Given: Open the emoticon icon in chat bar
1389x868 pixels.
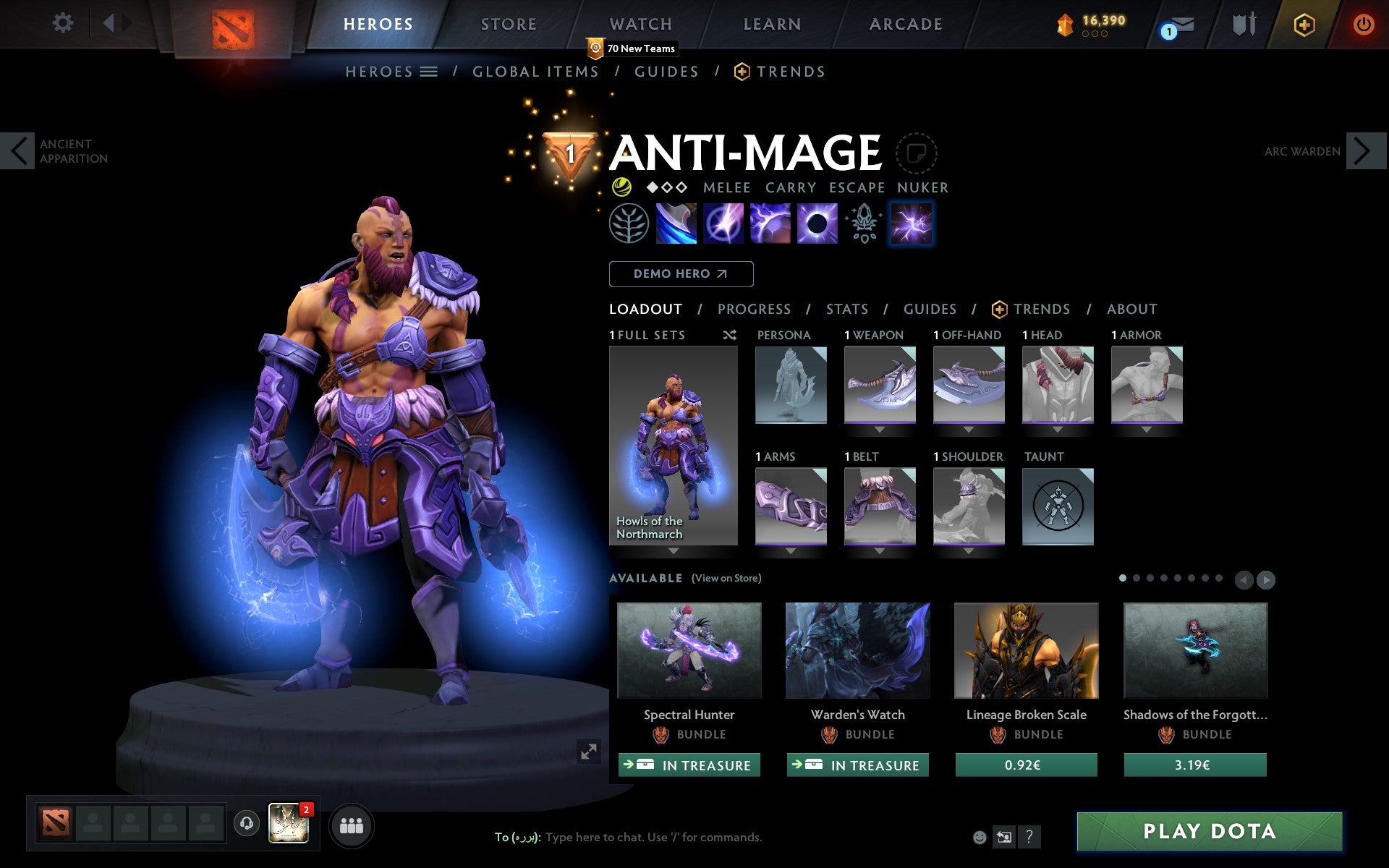Looking at the screenshot, I should (x=980, y=837).
